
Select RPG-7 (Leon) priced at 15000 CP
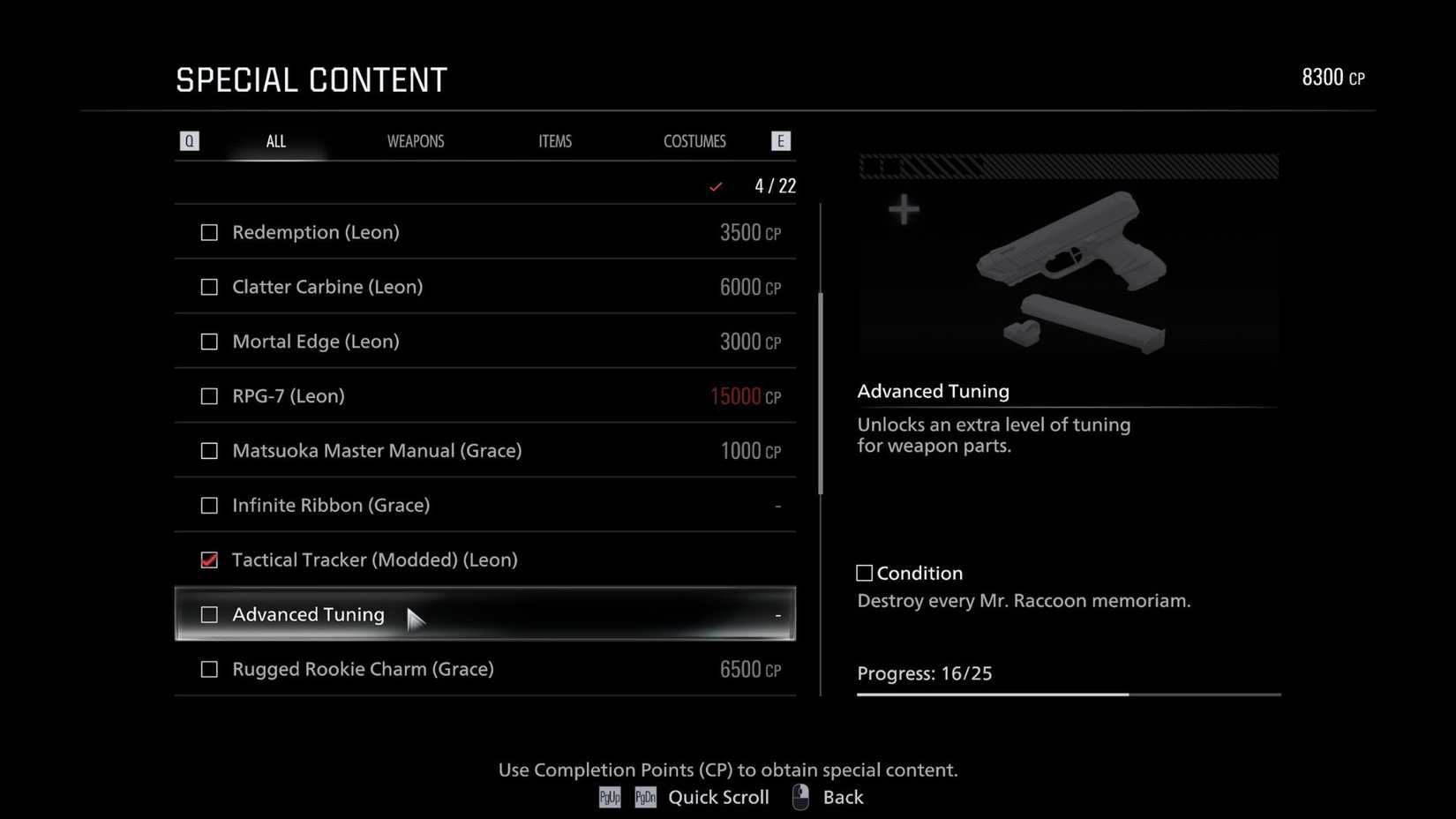click(484, 395)
